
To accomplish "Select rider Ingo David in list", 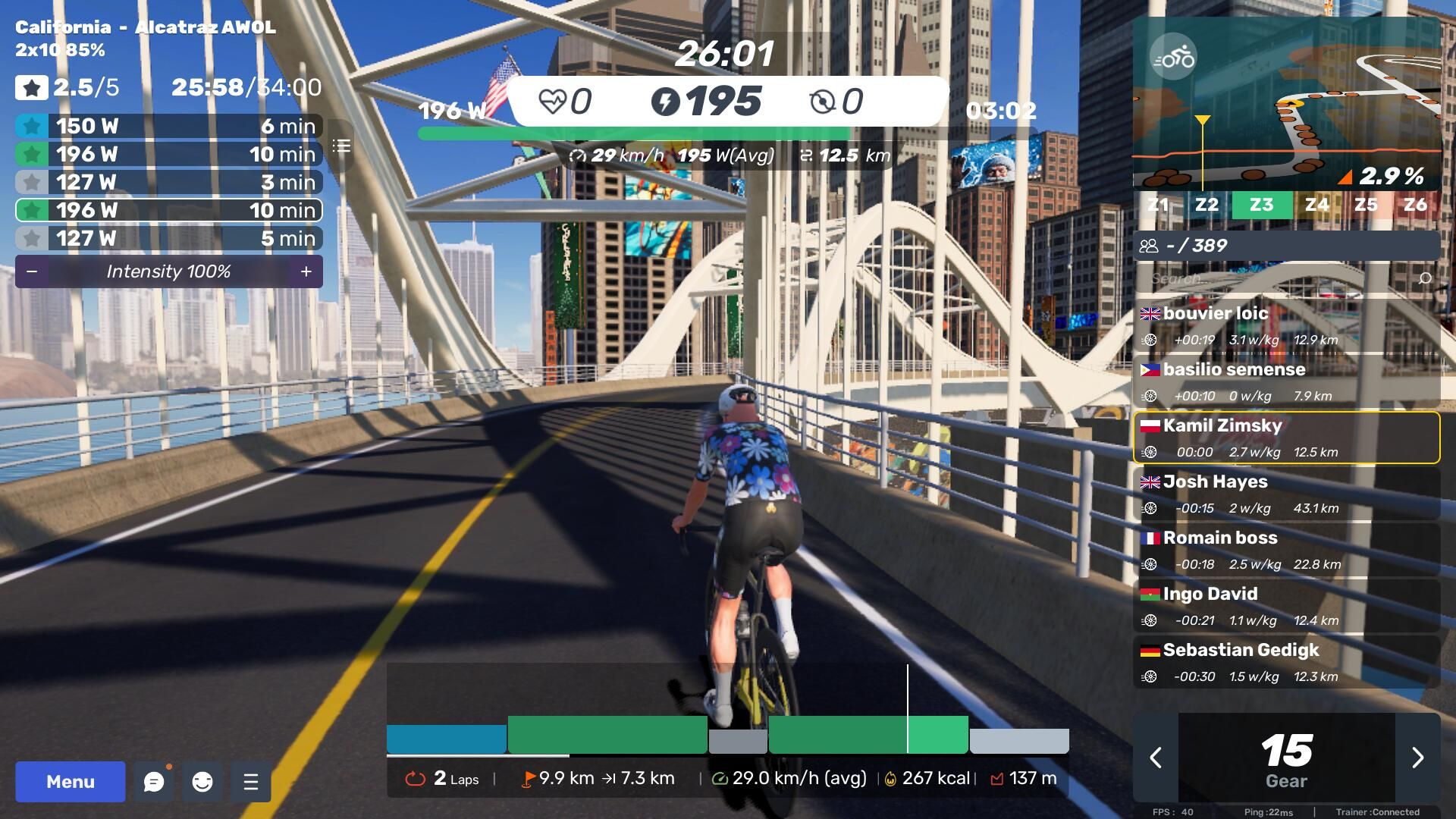I will 1286,606.
